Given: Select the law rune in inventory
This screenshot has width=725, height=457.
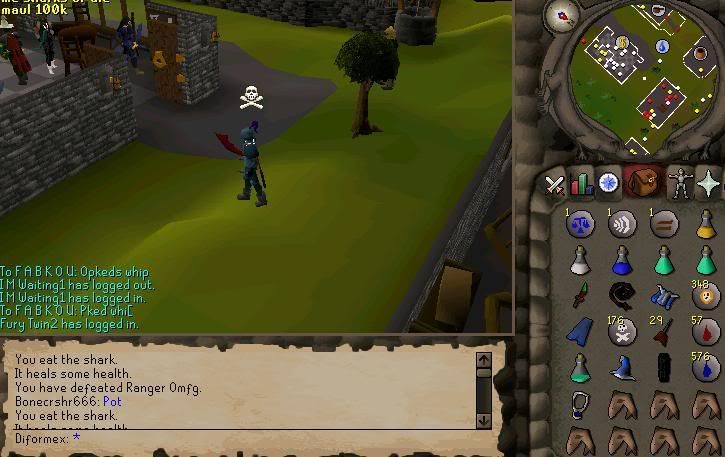Looking at the screenshot, I should (x=580, y=225).
